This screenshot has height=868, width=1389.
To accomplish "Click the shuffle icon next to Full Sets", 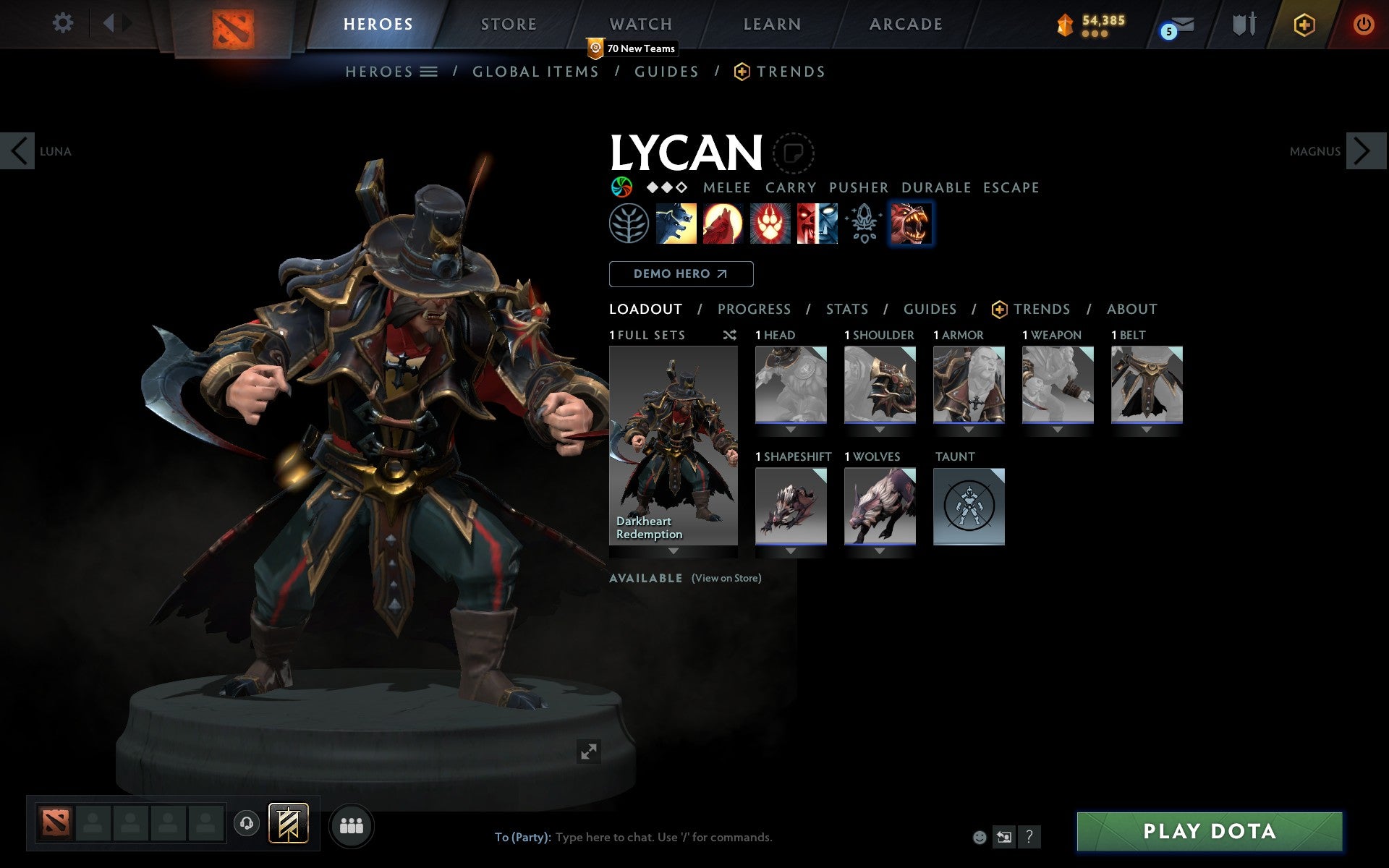I will coord(729,335).
